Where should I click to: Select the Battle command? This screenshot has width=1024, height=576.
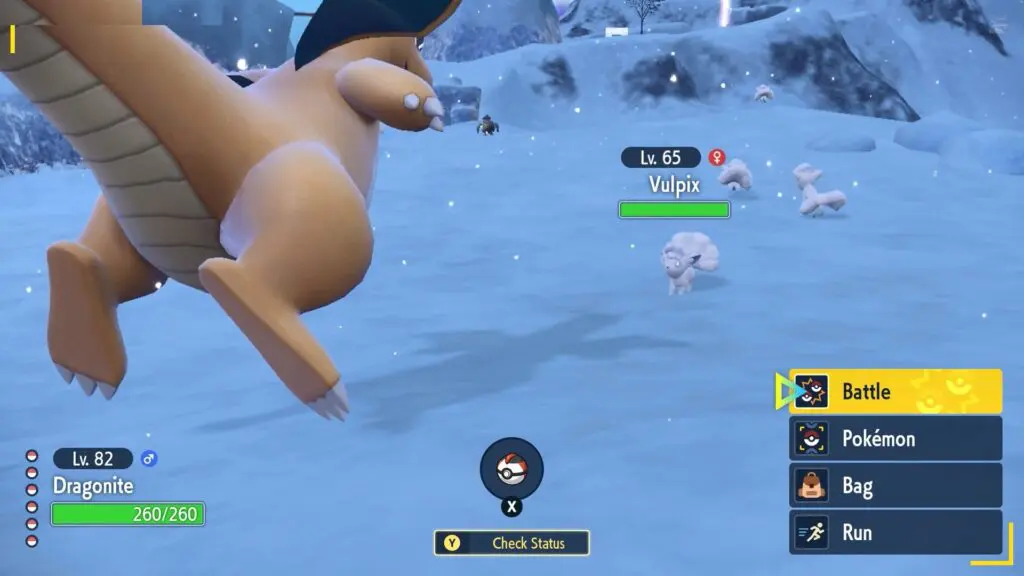(896, 392)
